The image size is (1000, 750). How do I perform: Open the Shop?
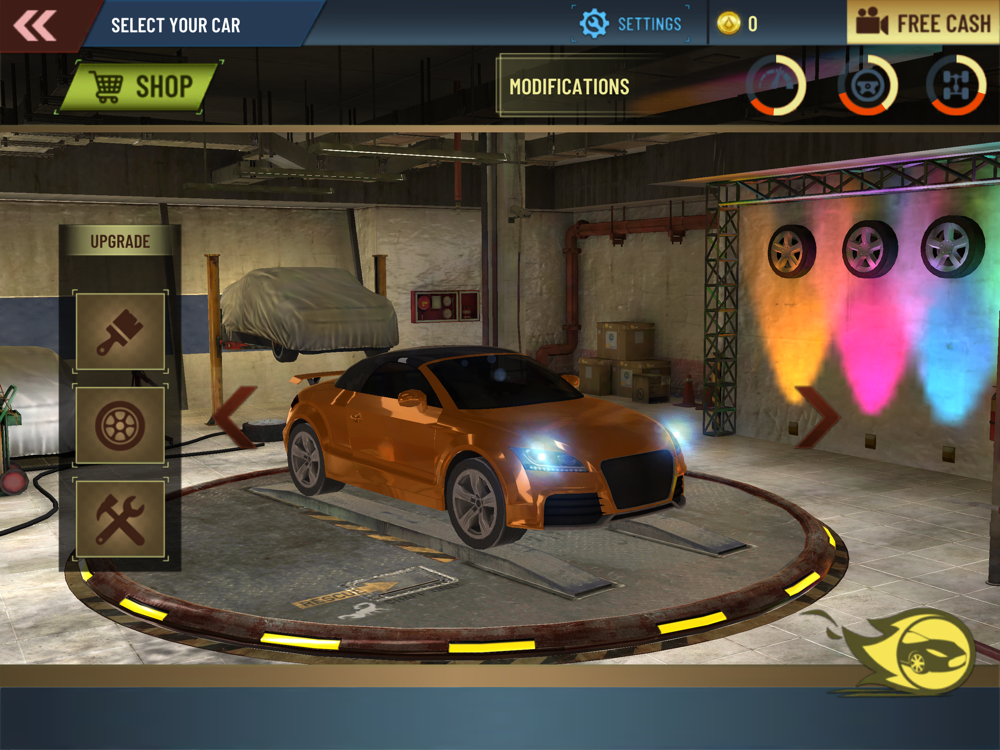(x=140, y=87)
